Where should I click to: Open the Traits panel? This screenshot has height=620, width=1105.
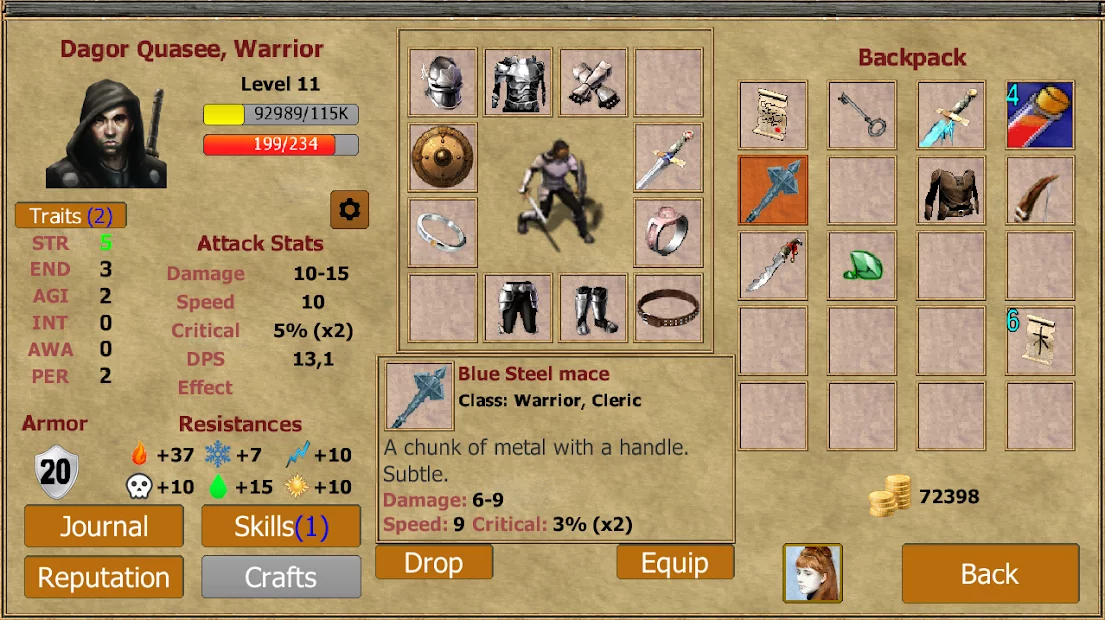pos(71,216)
